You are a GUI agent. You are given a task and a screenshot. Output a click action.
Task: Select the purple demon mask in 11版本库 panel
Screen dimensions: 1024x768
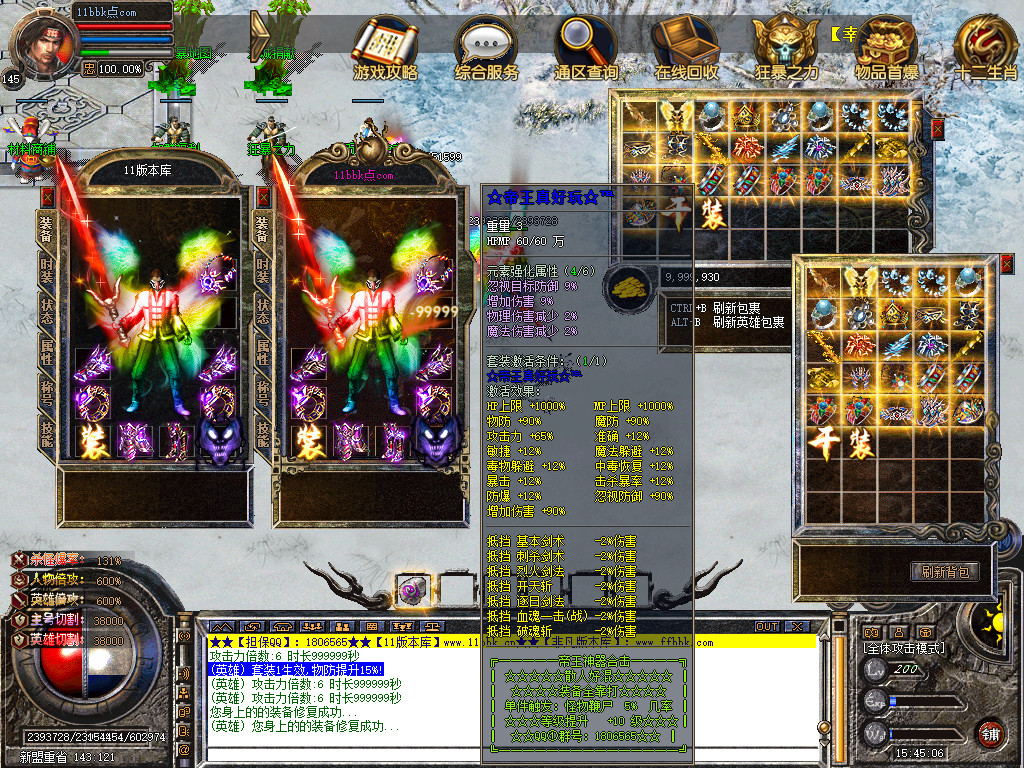pos(218,438)
